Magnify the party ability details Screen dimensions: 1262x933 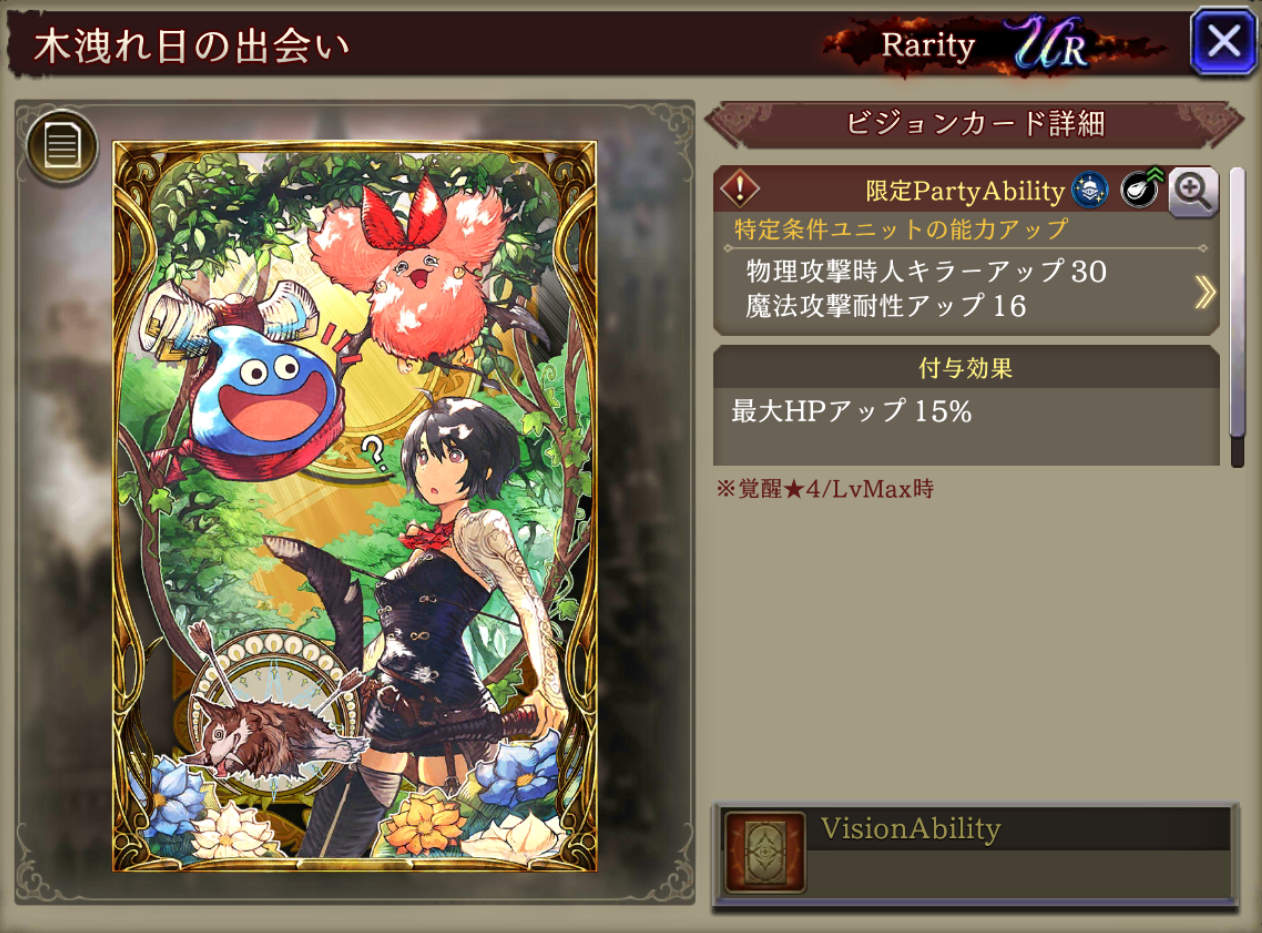tap(1192, 190)
